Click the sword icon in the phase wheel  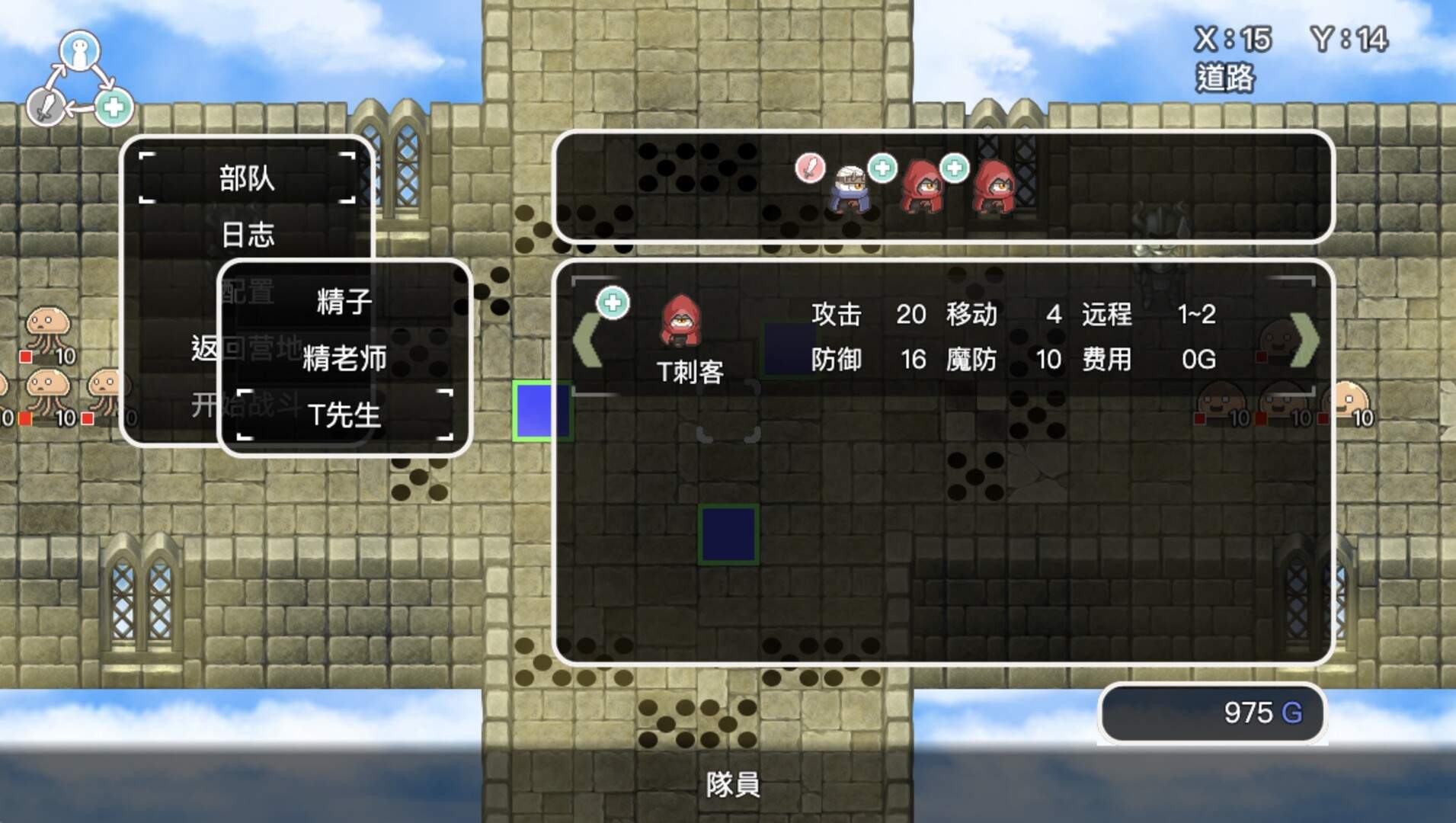44,107
